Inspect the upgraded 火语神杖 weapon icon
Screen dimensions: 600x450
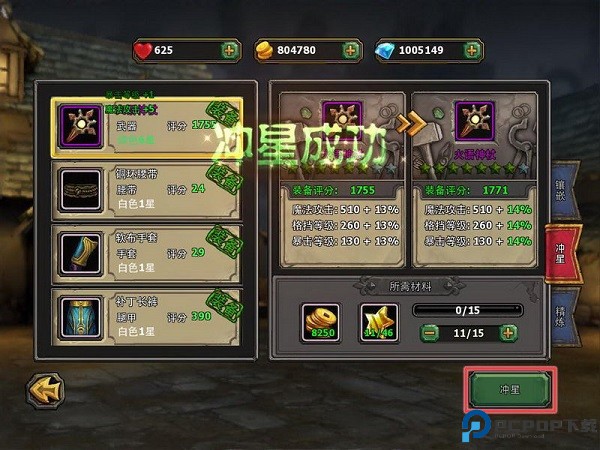pyautogui.click(x=473, y=121)
